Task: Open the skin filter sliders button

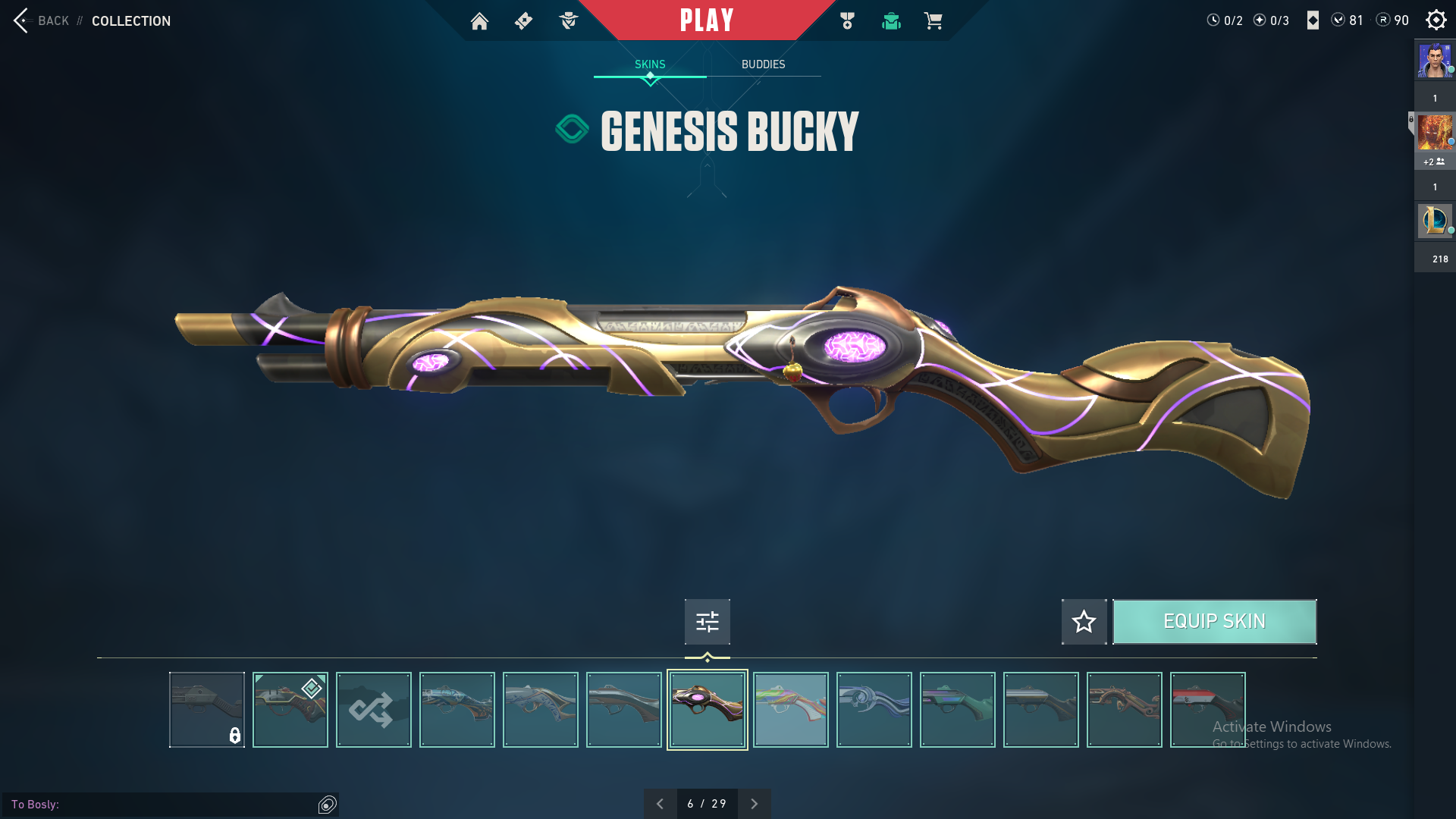Action: [x=707, y=622]
